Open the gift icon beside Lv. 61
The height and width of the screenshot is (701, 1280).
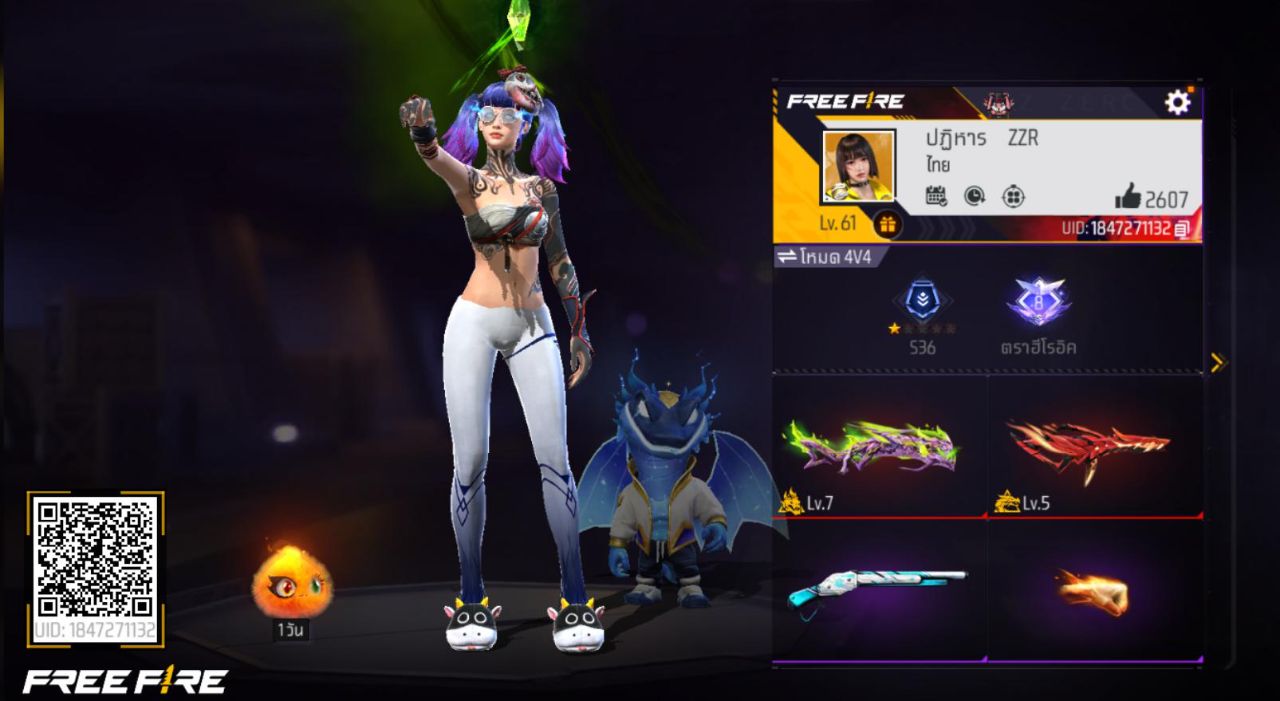click(886, 224)
